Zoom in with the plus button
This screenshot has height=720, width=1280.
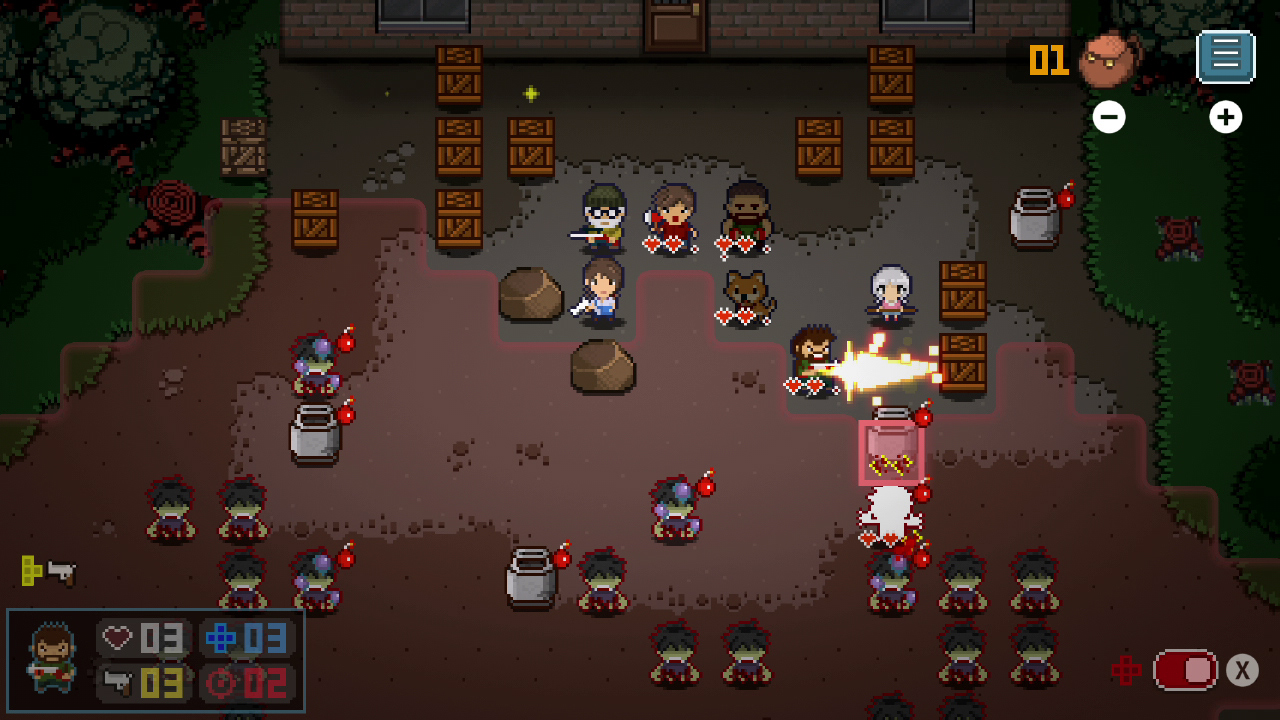pos(1226,117)
